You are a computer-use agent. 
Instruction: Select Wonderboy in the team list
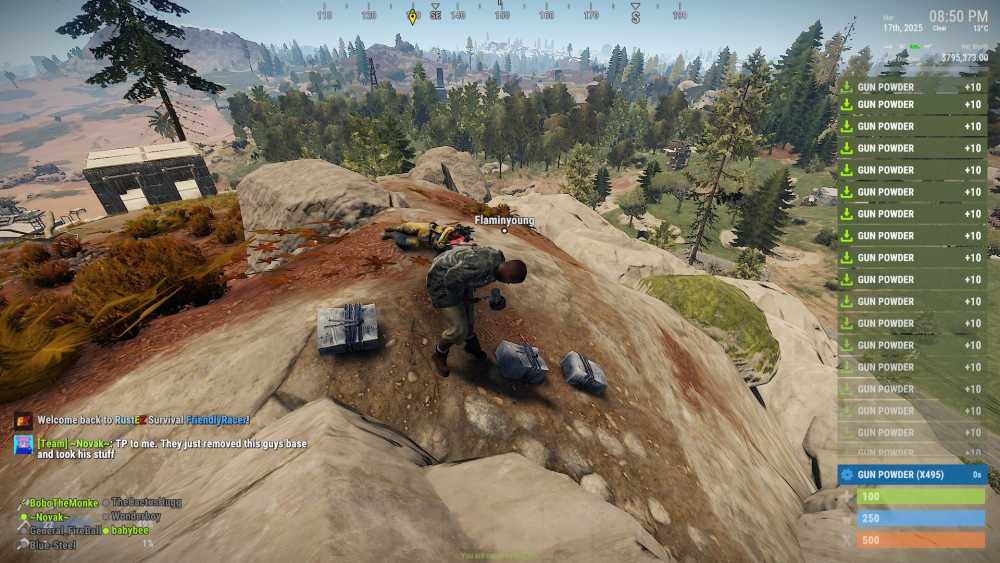tap(139, 516)
